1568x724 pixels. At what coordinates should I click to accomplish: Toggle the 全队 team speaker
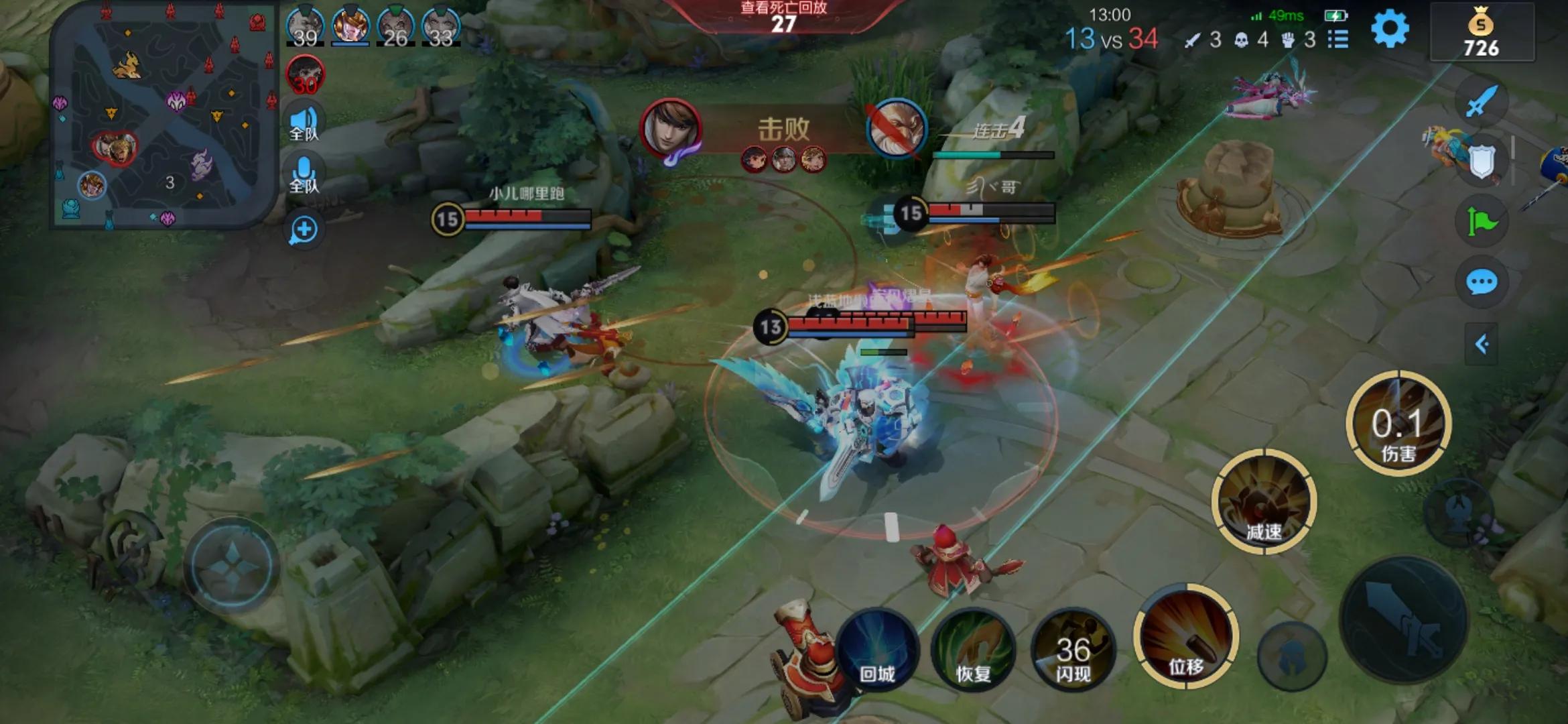[x=304, y=123]
